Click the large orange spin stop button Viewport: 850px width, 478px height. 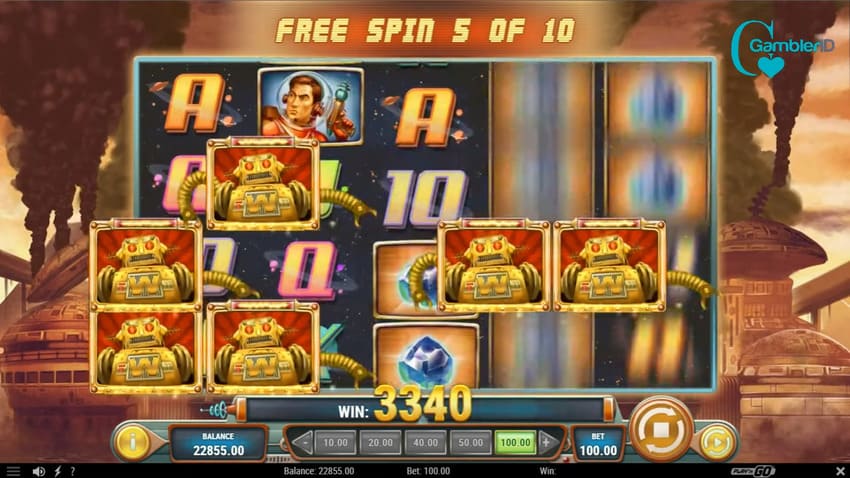pos(661,428)
